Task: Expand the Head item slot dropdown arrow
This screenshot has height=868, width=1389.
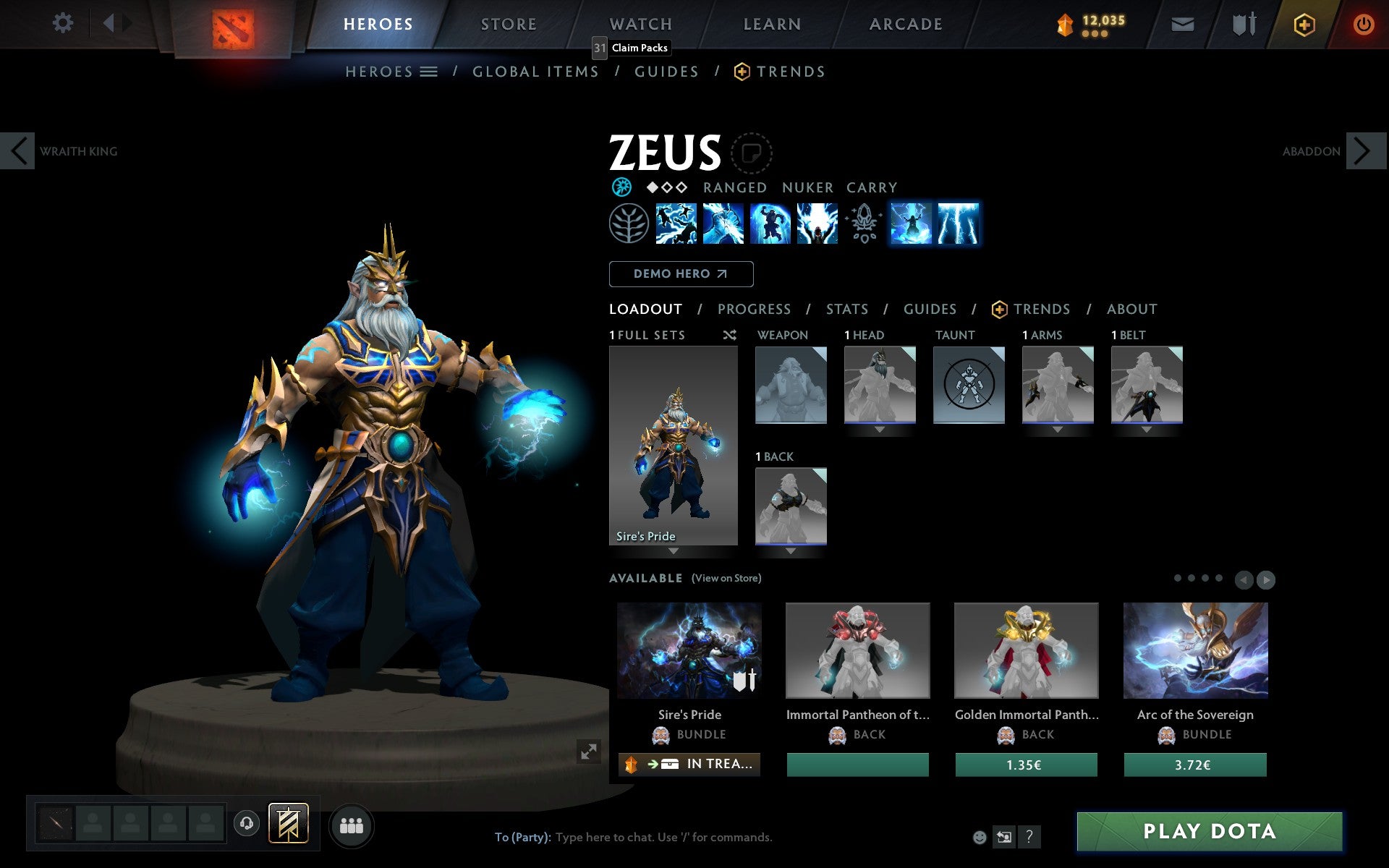Action: coord(879,428)
